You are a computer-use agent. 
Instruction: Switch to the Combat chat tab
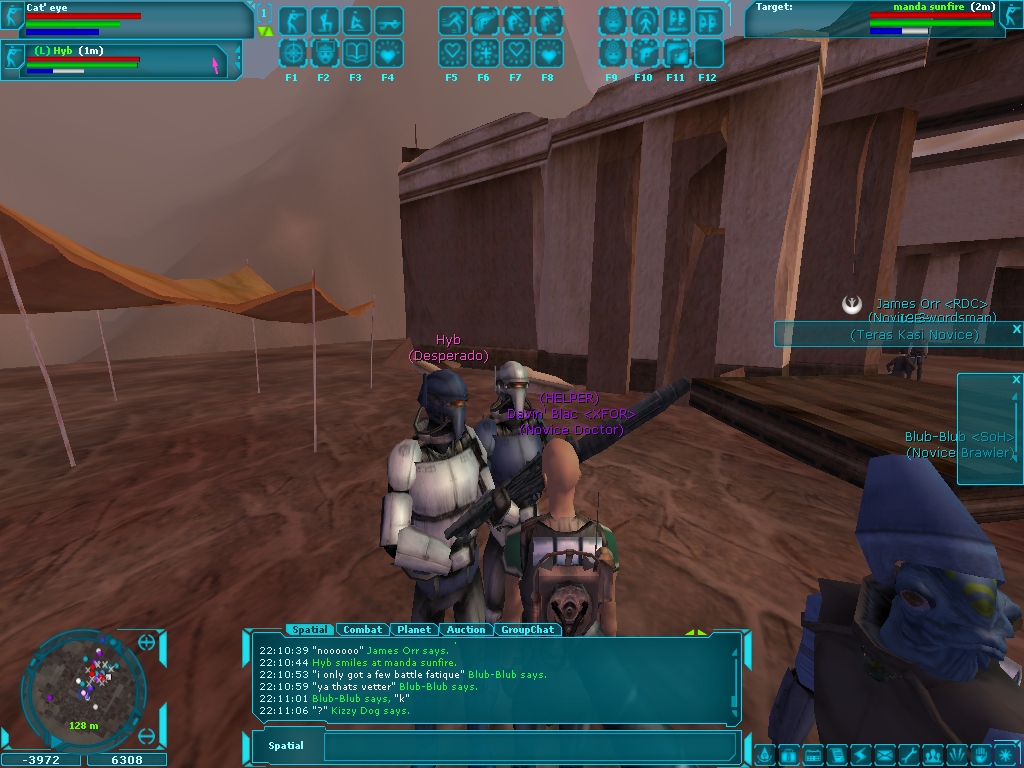[362, 630]
